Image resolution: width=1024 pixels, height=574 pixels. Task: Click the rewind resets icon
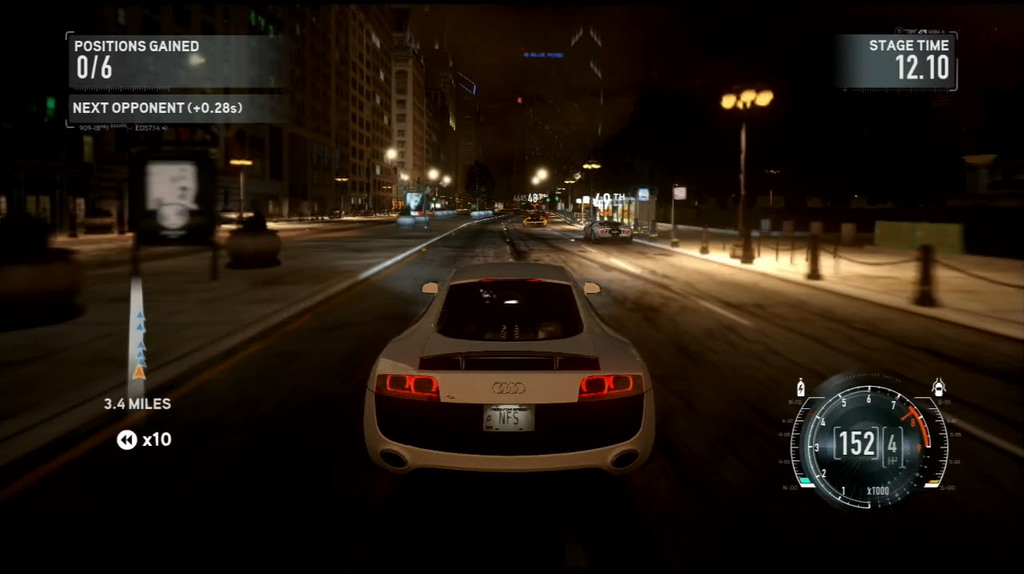127,440
